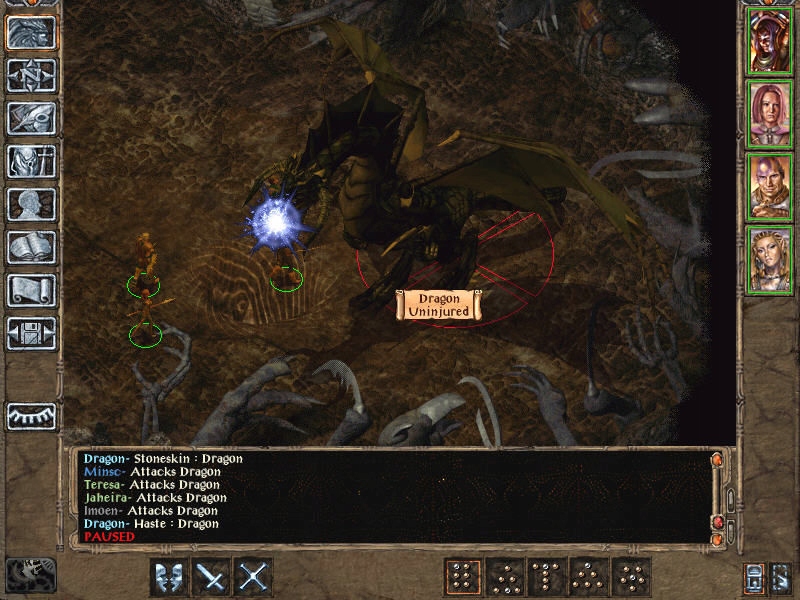The height and width of the screenshot is (600, 800).
Task: Select the hooded character portrait
Action: click(x=771, y=40)
